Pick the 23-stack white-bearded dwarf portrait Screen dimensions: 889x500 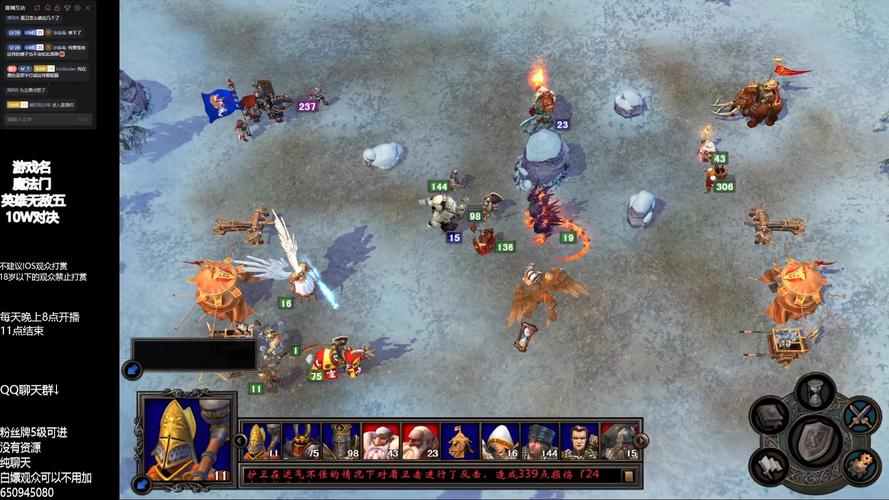(420, 441)
